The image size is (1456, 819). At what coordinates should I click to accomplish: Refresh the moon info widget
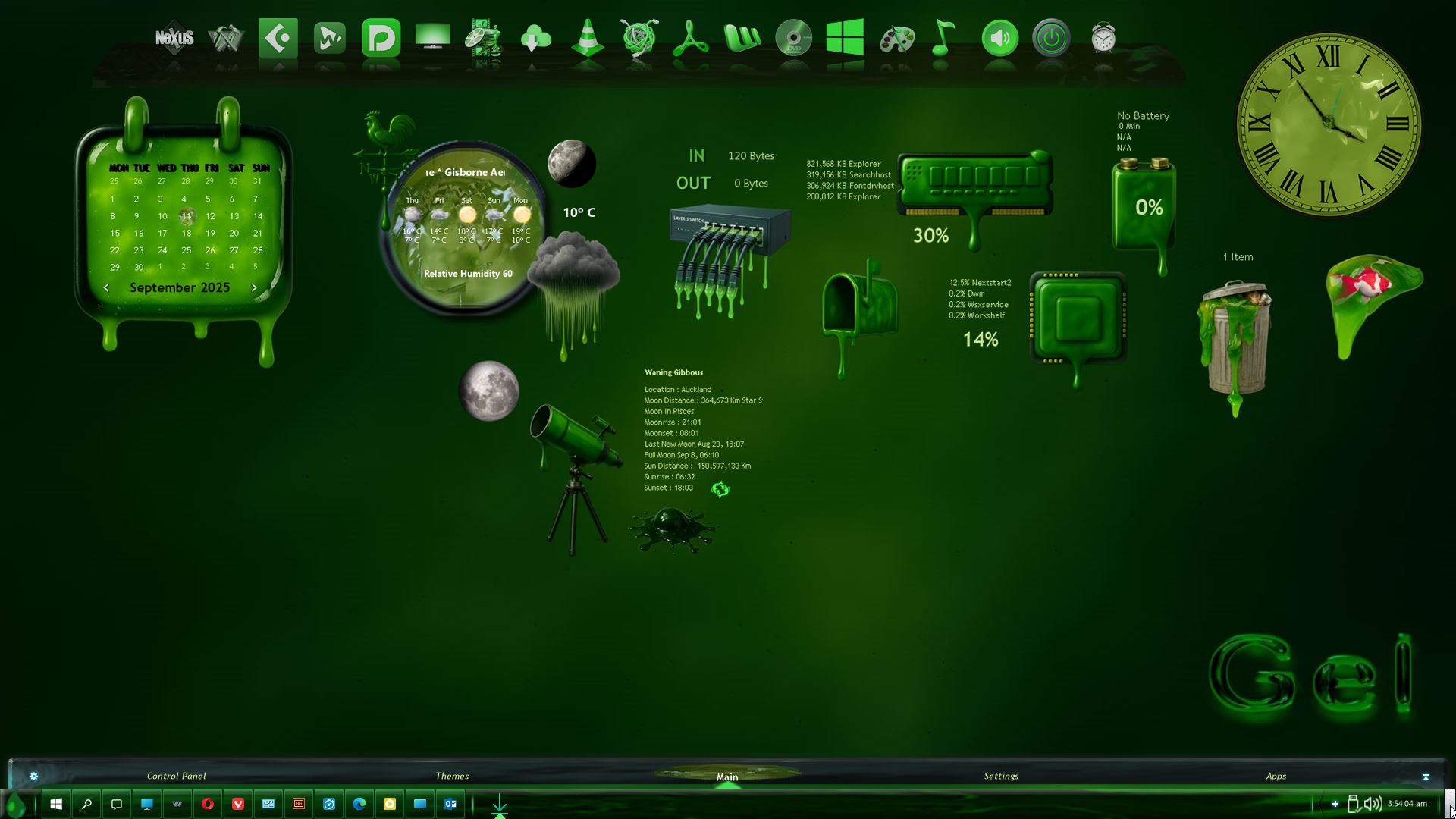click(720, 489)
